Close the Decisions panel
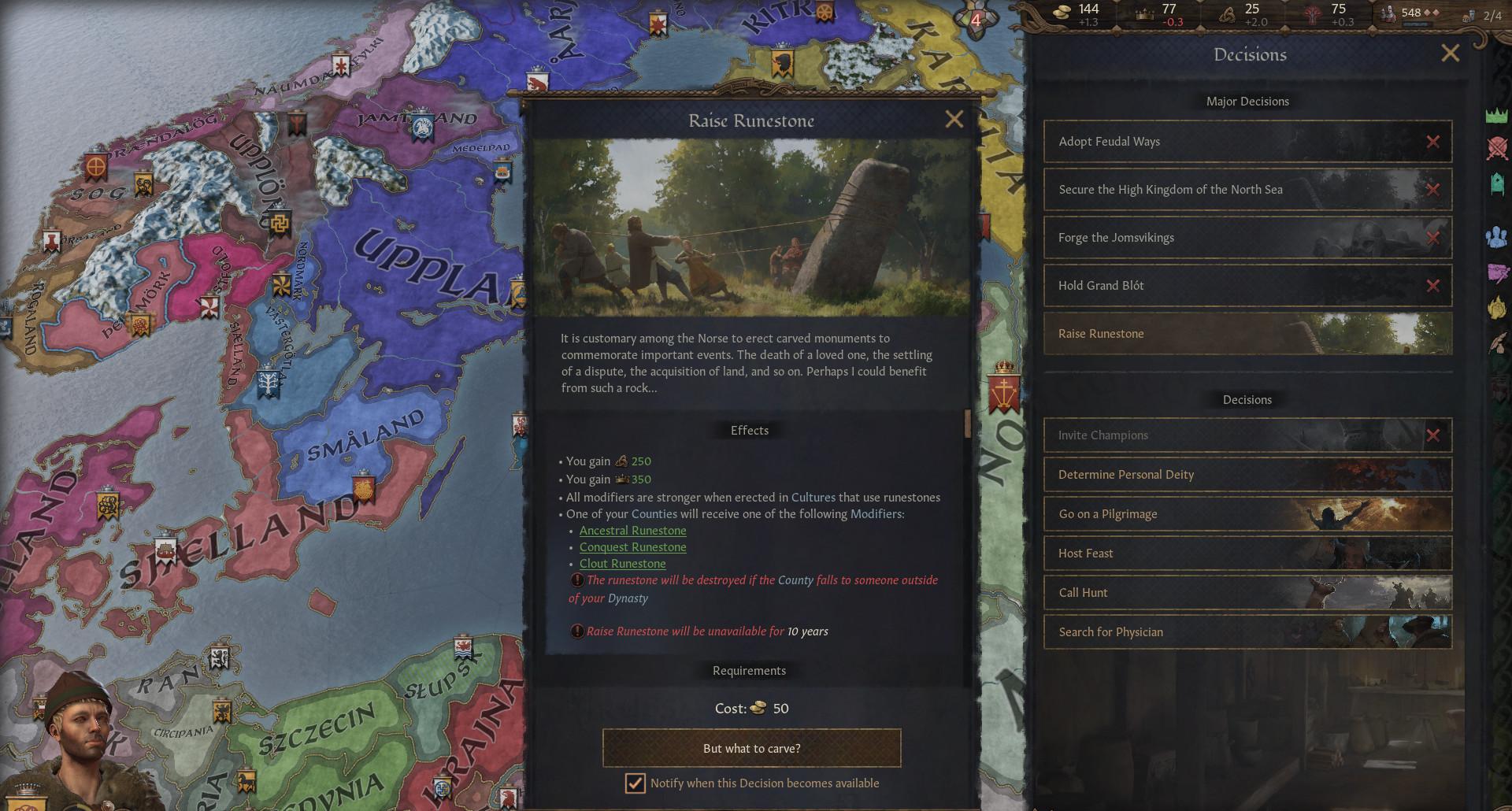The height and width of the screenshot is (811, 1512). 1450,54
